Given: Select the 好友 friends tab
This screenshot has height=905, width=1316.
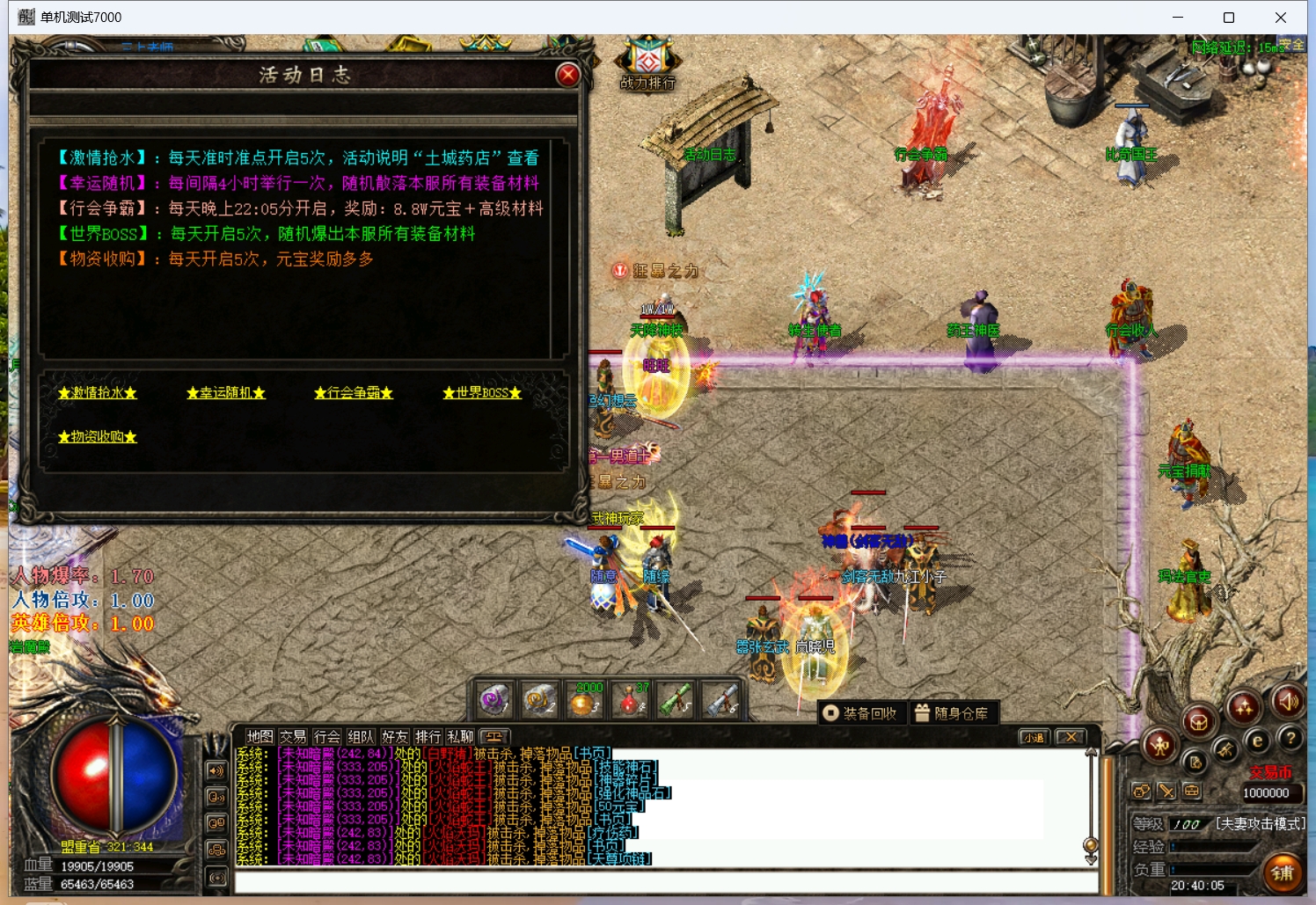Looking at the screenshot, I should click(394, 737).
